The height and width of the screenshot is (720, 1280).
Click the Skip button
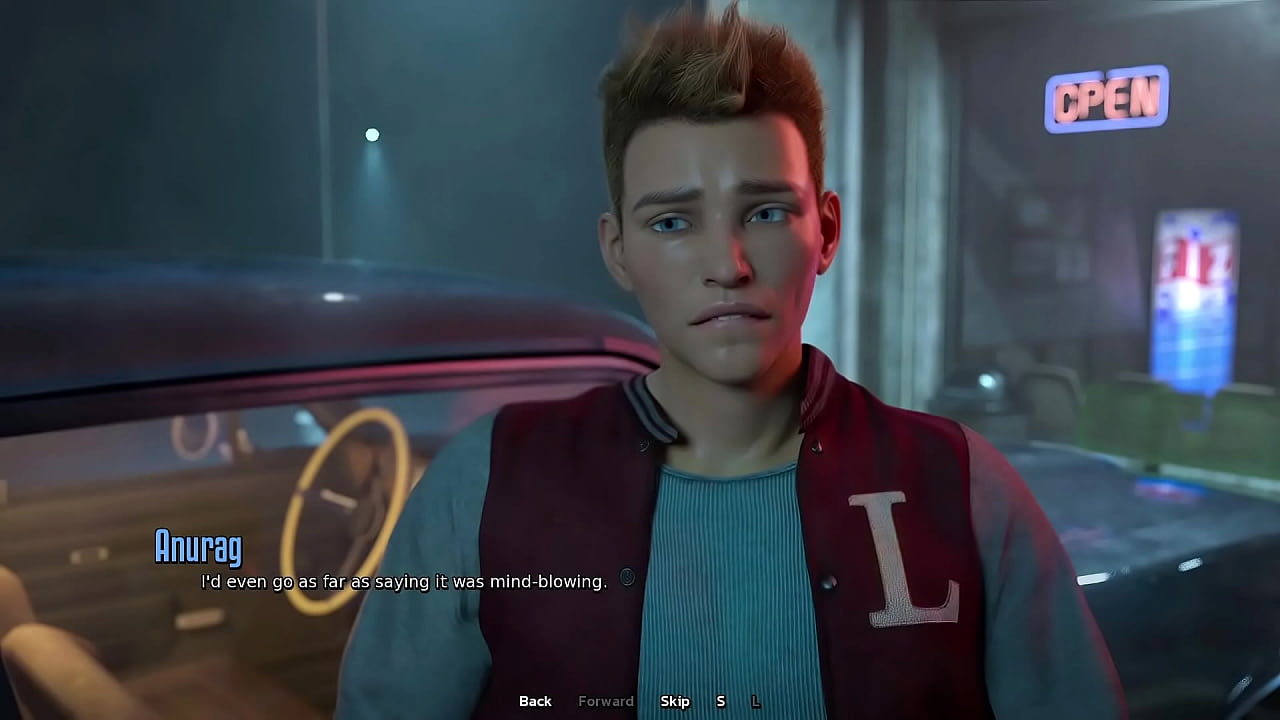point(675,701)
